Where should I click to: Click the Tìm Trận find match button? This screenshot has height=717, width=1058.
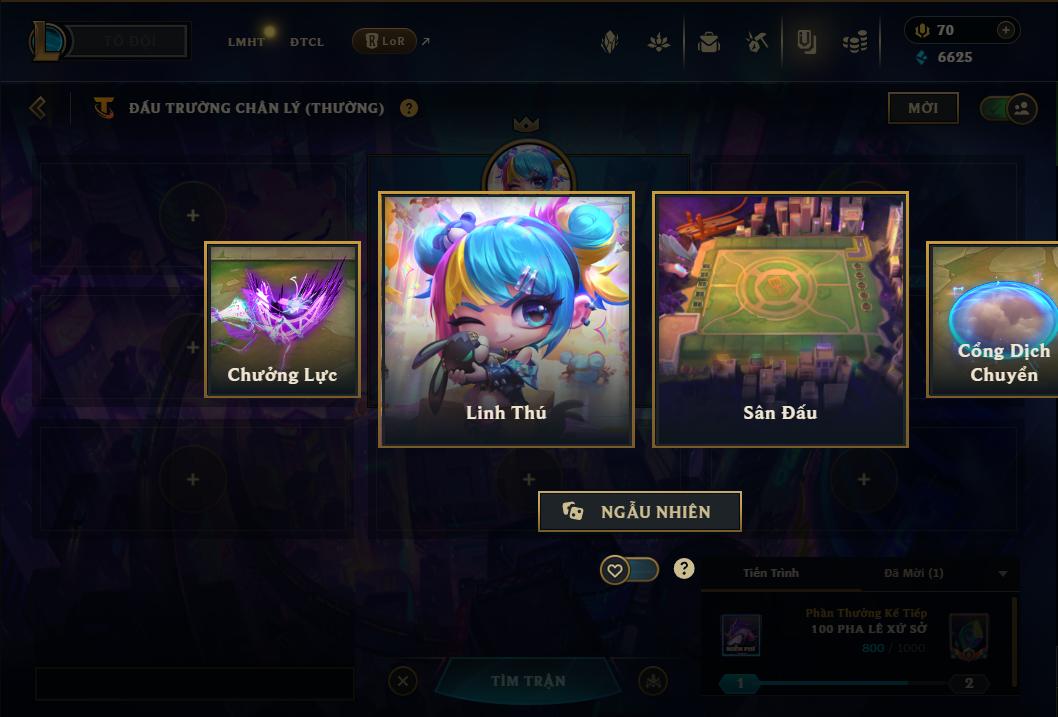tap(528, 681)
